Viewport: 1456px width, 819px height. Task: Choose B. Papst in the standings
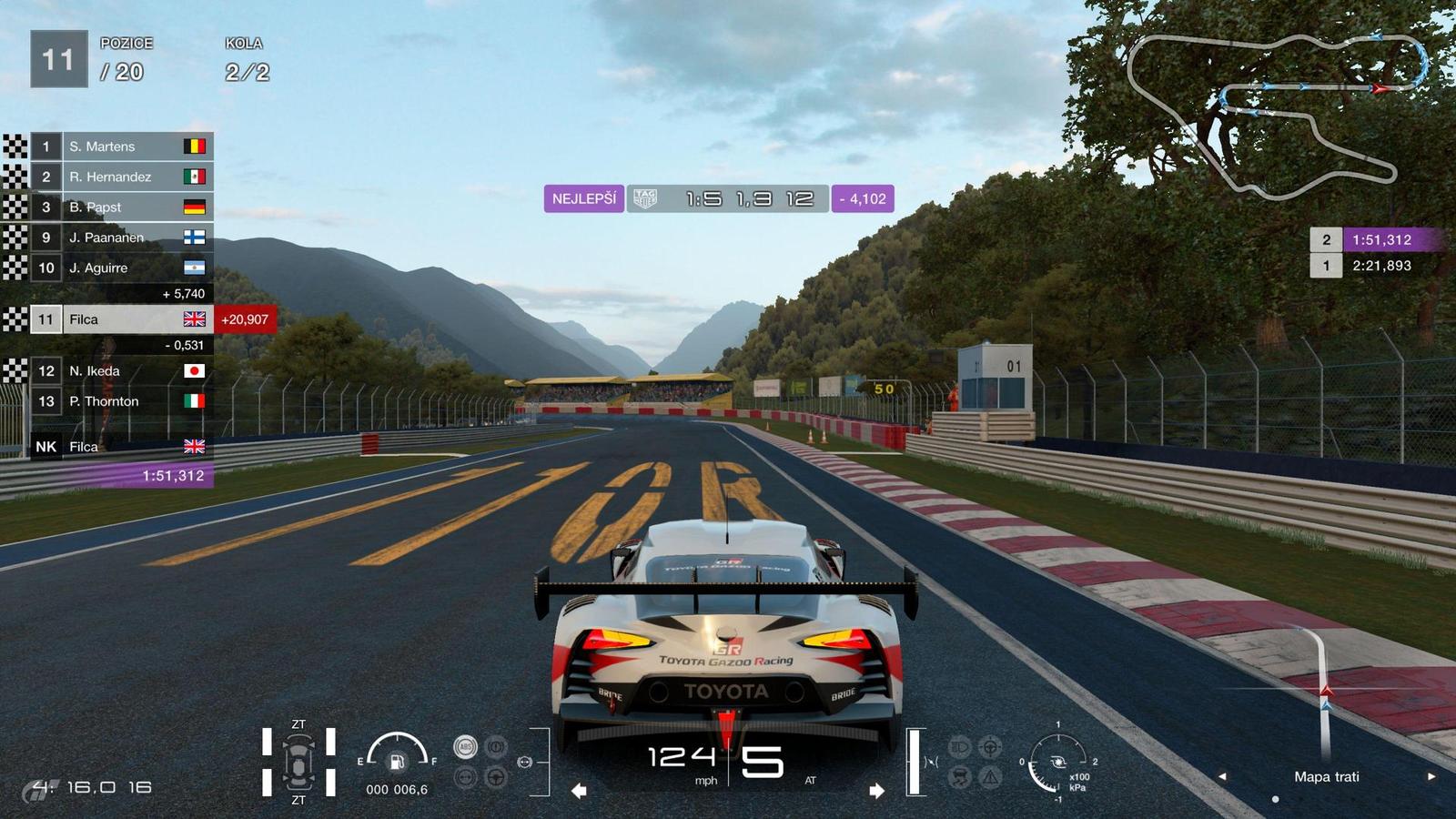pos(122,207)
